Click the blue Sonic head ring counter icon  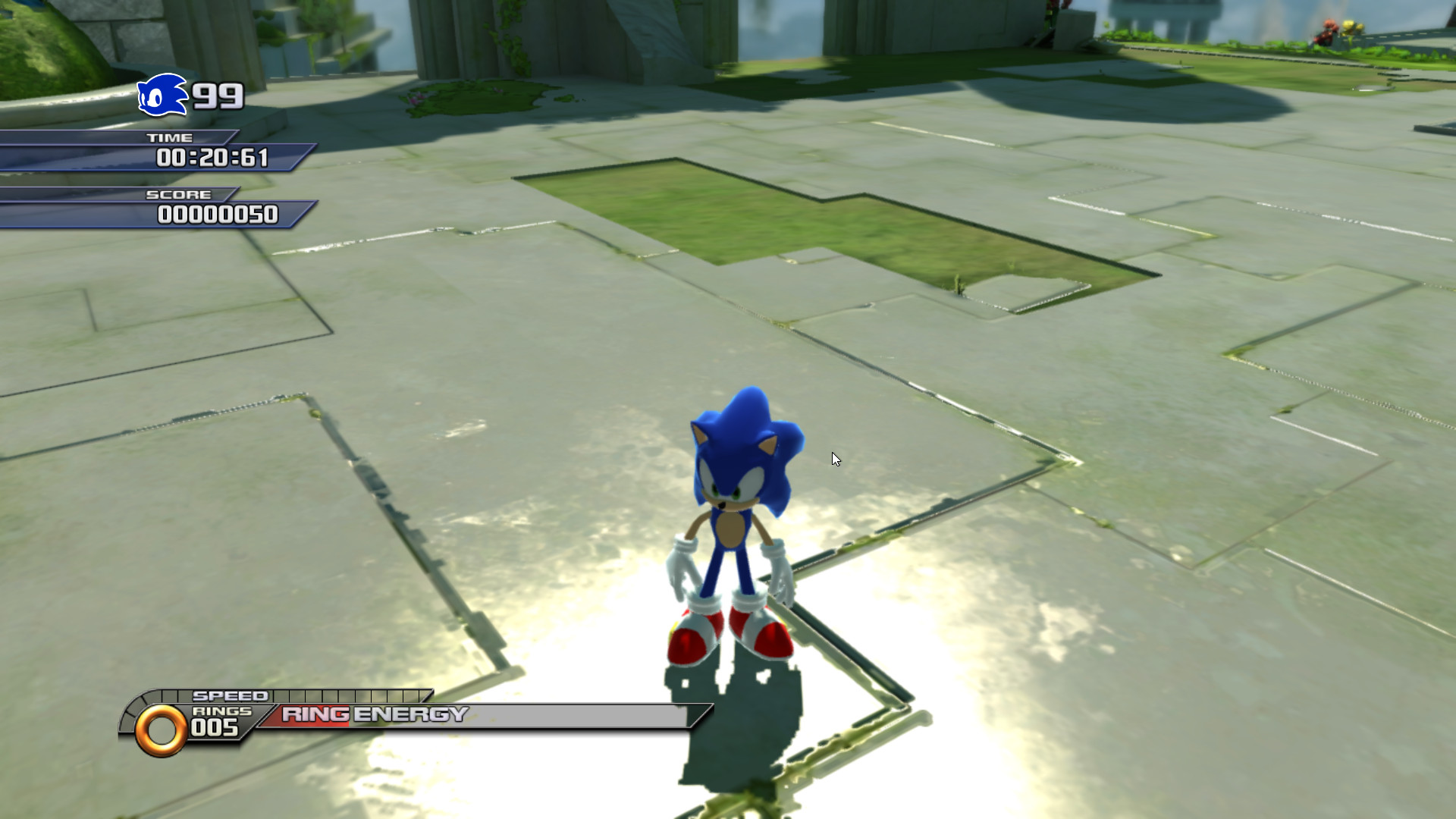[163, 96]
